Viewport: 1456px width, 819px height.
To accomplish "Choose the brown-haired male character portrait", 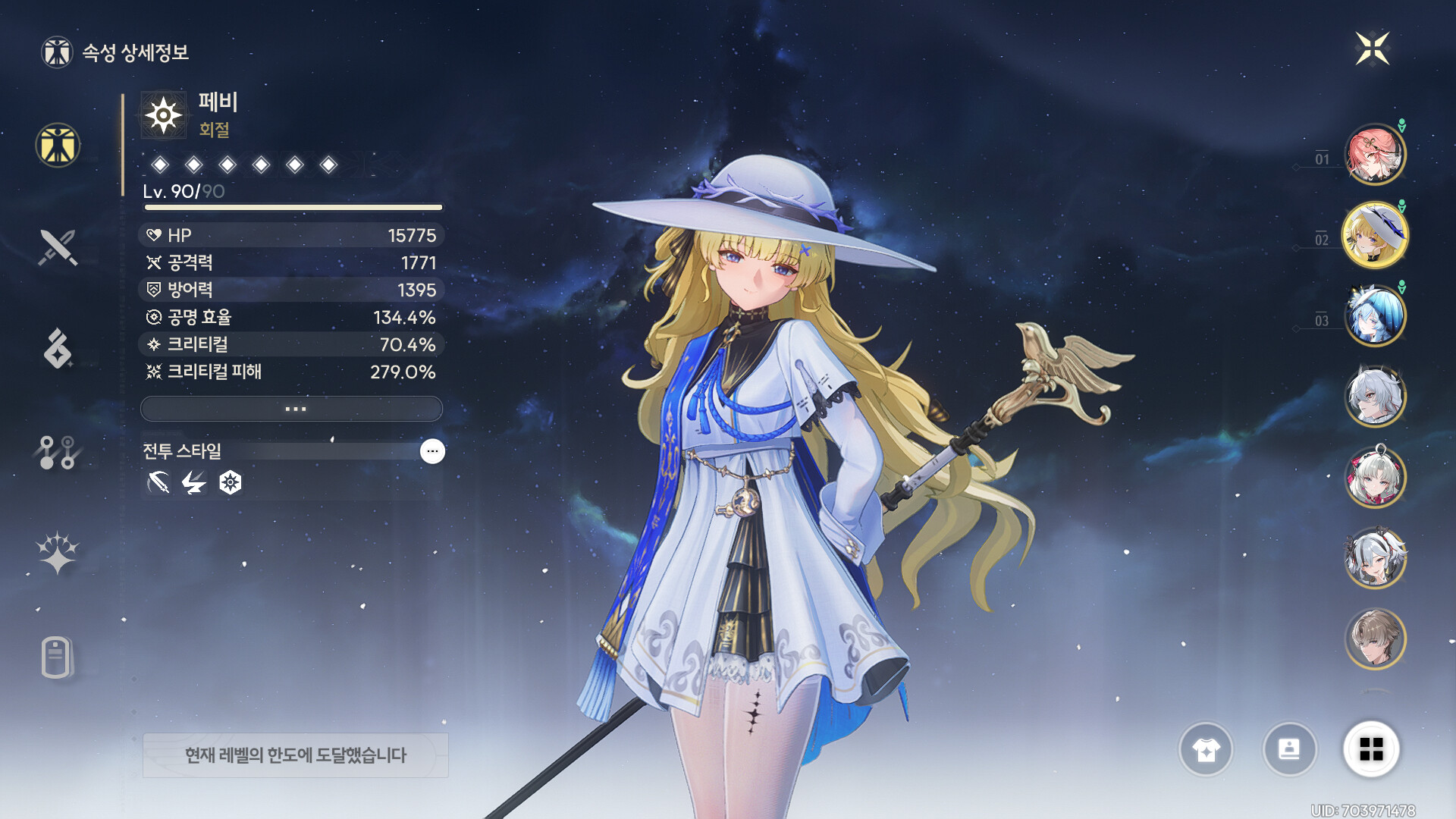I will (x=1374, y=639).
